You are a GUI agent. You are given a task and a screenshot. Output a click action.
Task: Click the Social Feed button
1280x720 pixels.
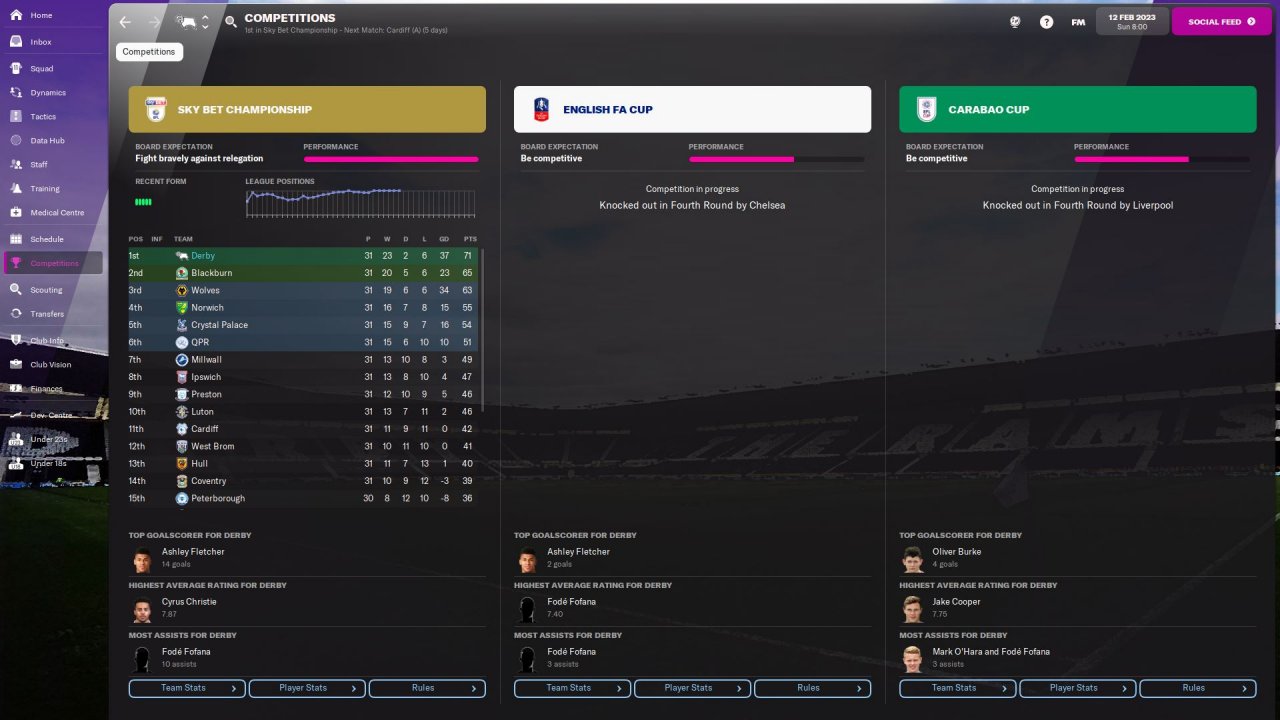(1221, 21)
